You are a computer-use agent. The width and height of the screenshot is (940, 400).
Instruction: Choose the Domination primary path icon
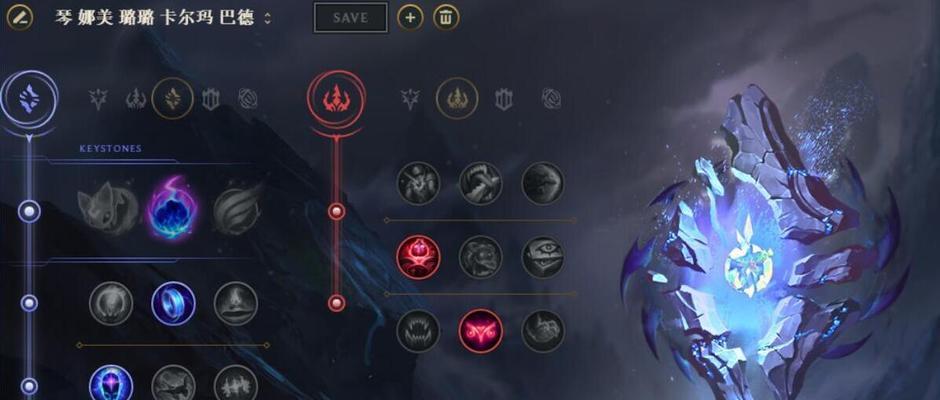click(x=136, y=98)
